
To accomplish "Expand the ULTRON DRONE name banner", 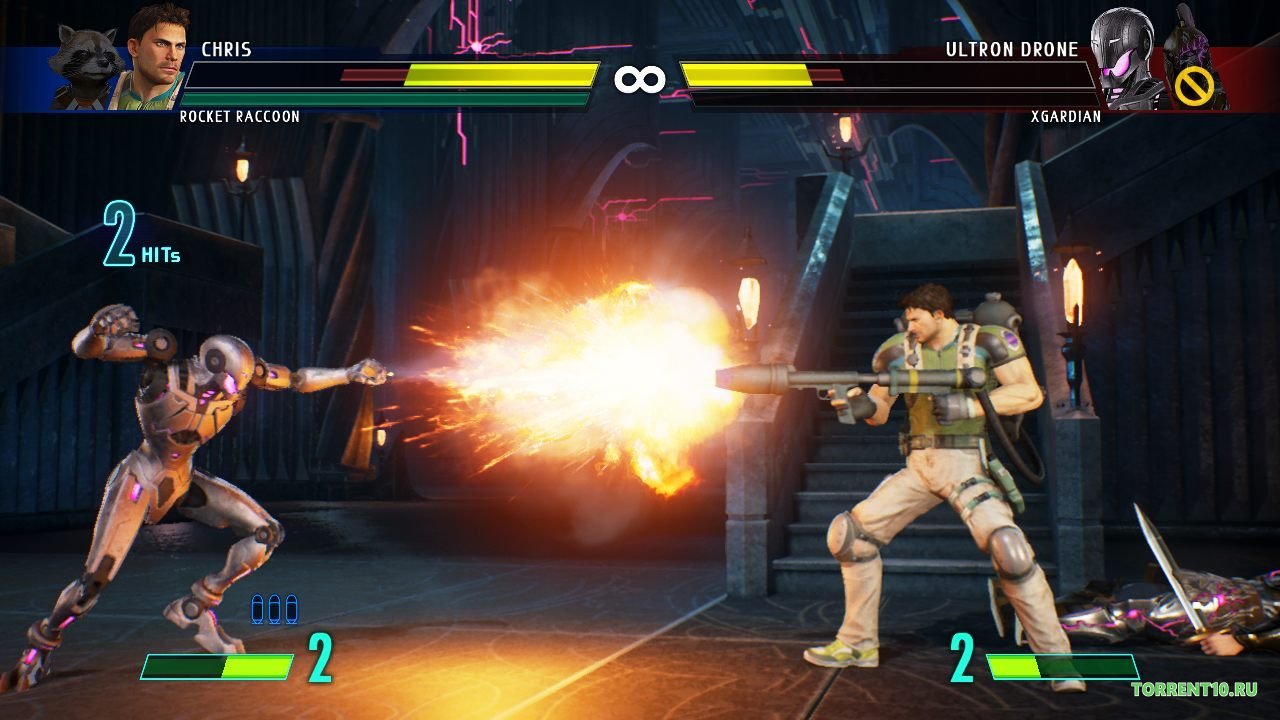I will pos(1014,48).
